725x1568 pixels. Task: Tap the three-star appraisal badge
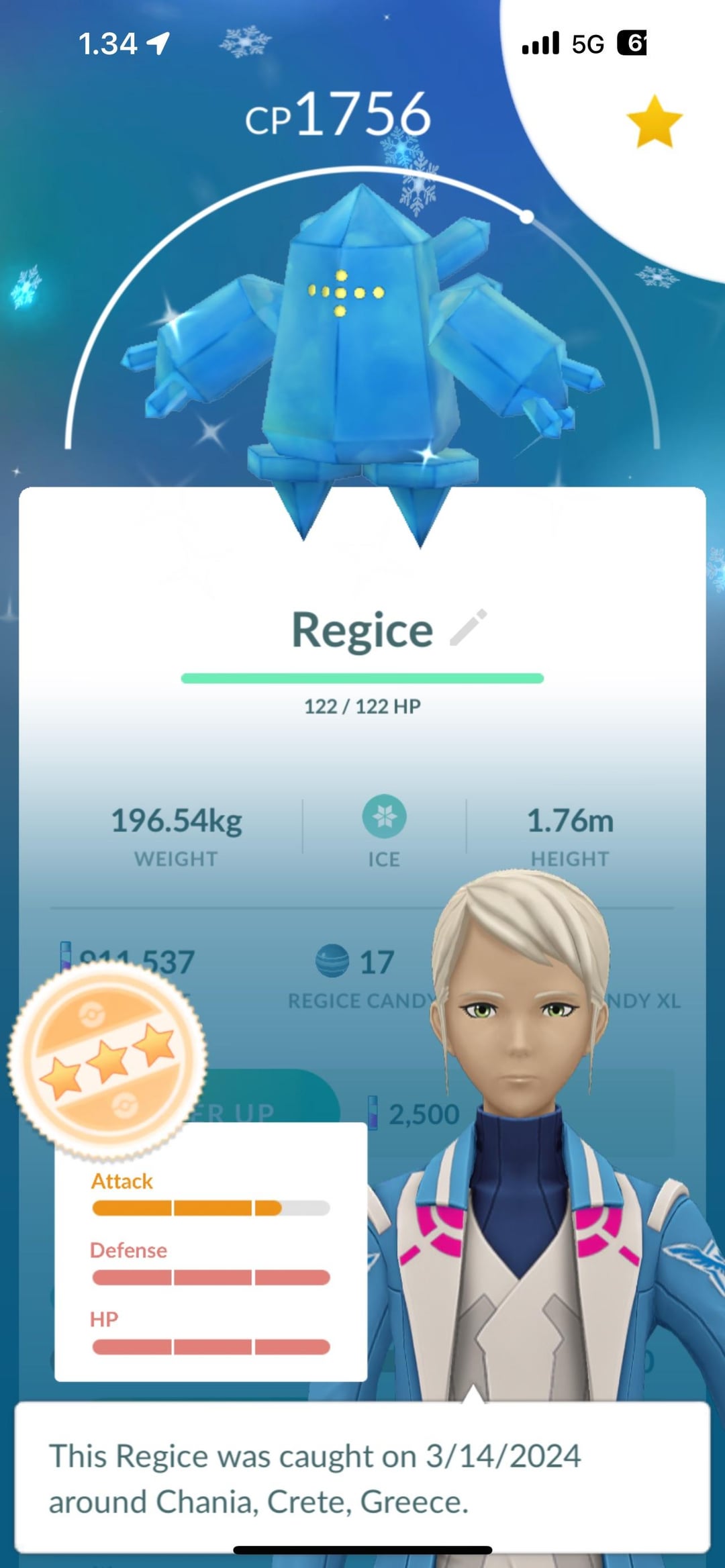107,1061
